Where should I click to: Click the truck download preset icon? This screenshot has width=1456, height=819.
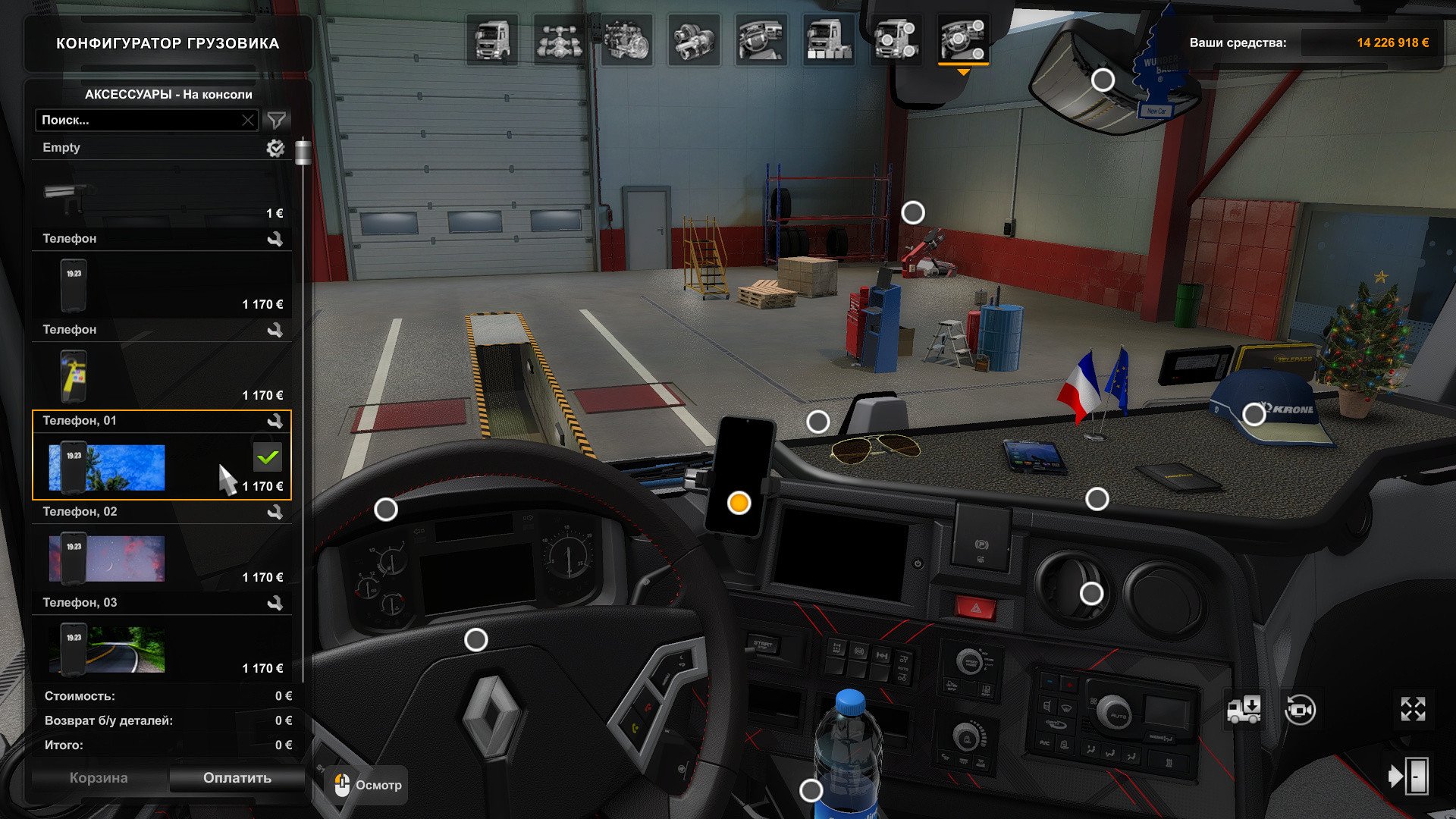point(1244,711)
